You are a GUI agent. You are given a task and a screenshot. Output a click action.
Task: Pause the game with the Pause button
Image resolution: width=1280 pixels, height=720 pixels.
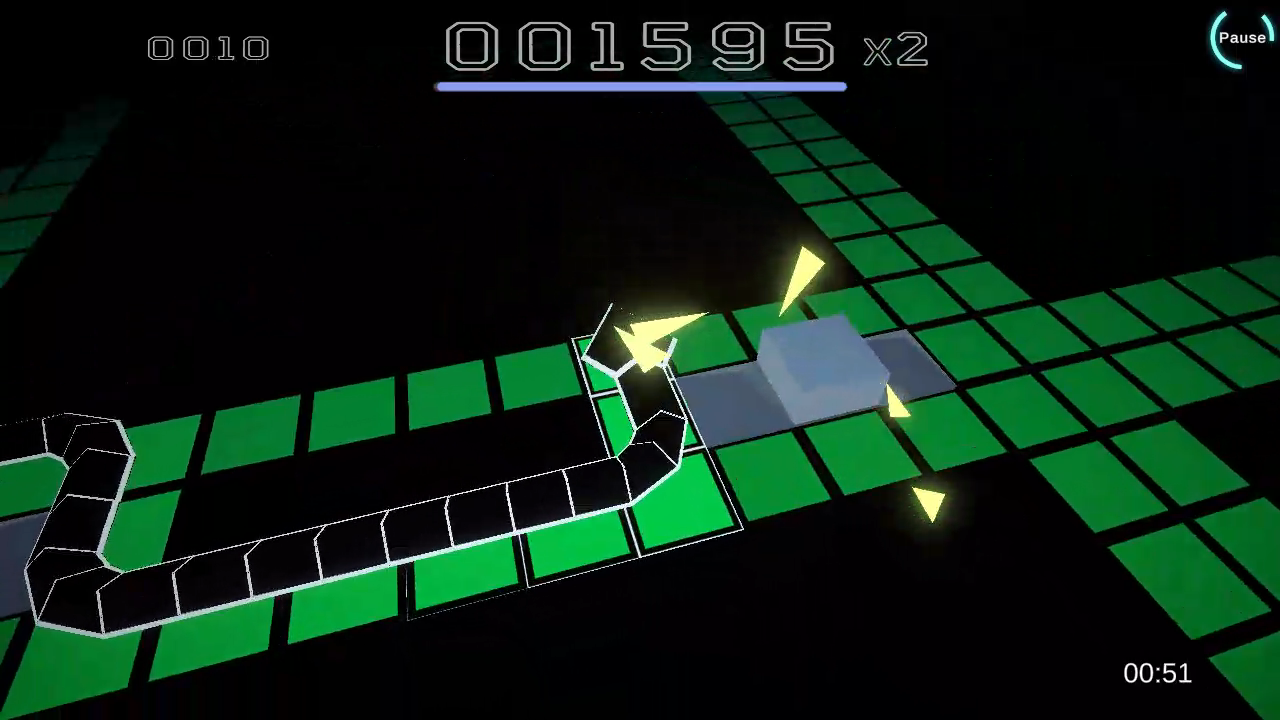click(x=1242, y=38)
